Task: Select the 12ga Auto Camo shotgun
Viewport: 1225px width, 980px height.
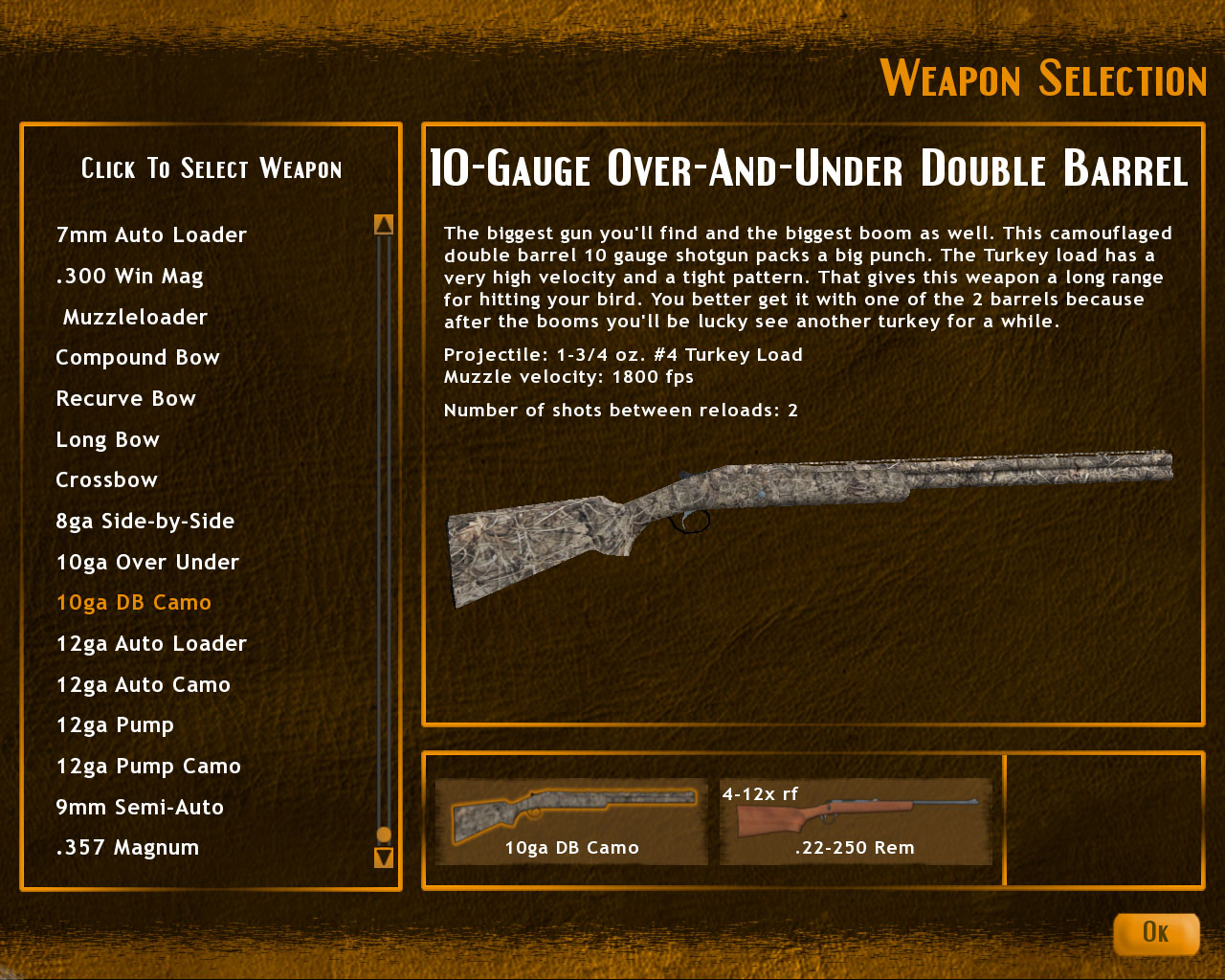Action: pos(143,685)
